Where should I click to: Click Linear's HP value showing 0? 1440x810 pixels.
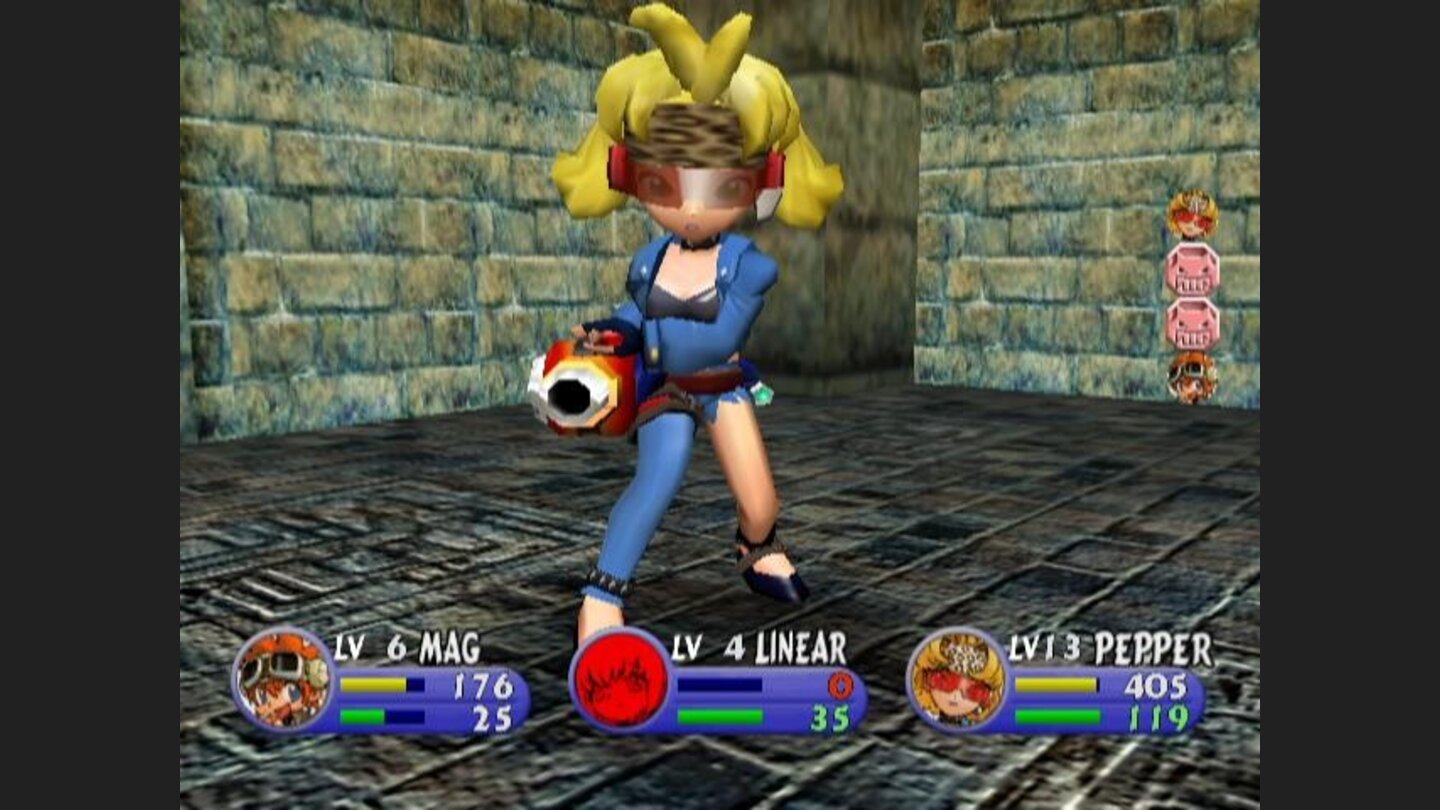(843, 685)
